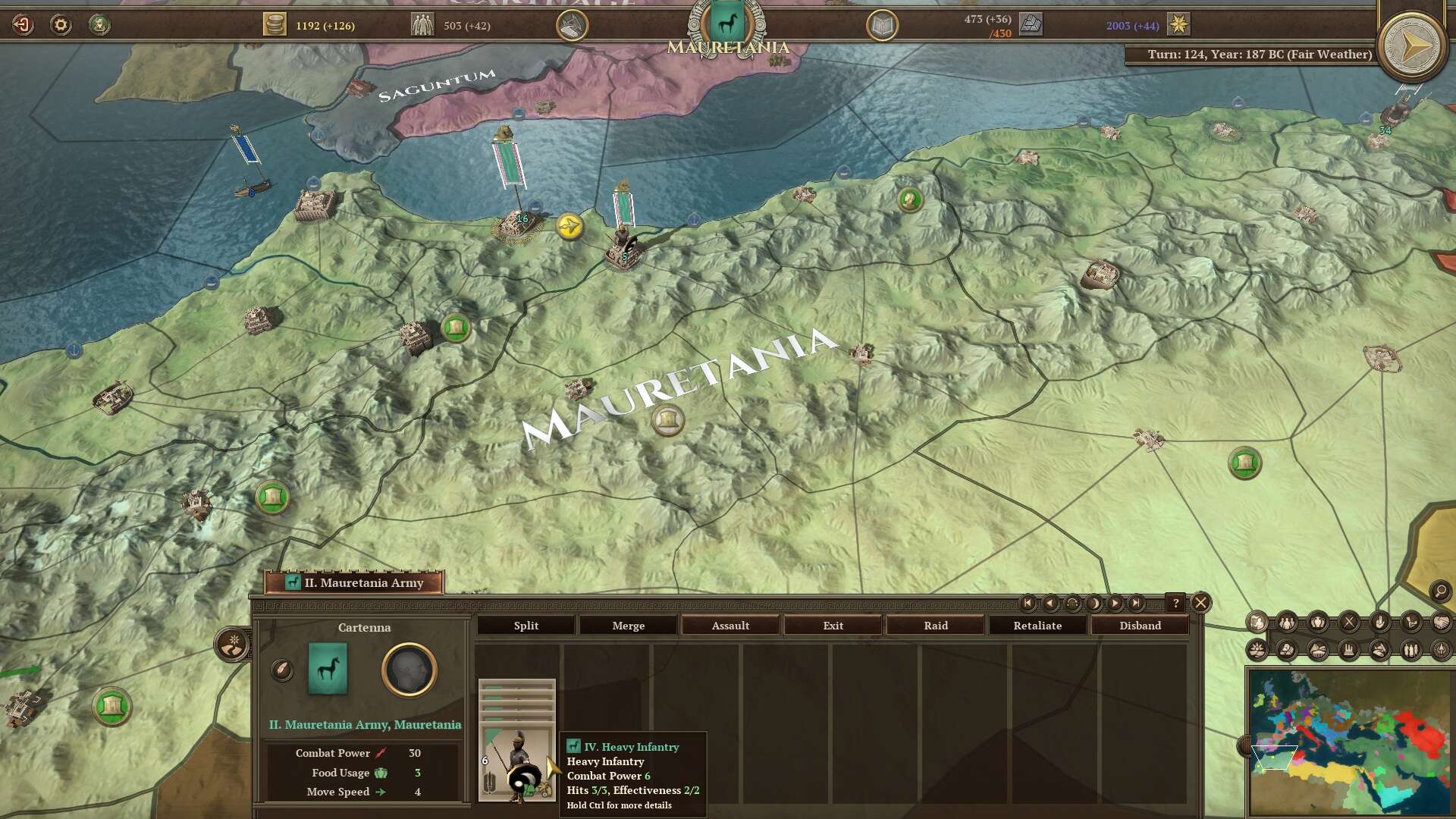This screenshot has height=819, width=1456.
Task: End the turn with the golden arrow
Action: [x=1411, y=48]
